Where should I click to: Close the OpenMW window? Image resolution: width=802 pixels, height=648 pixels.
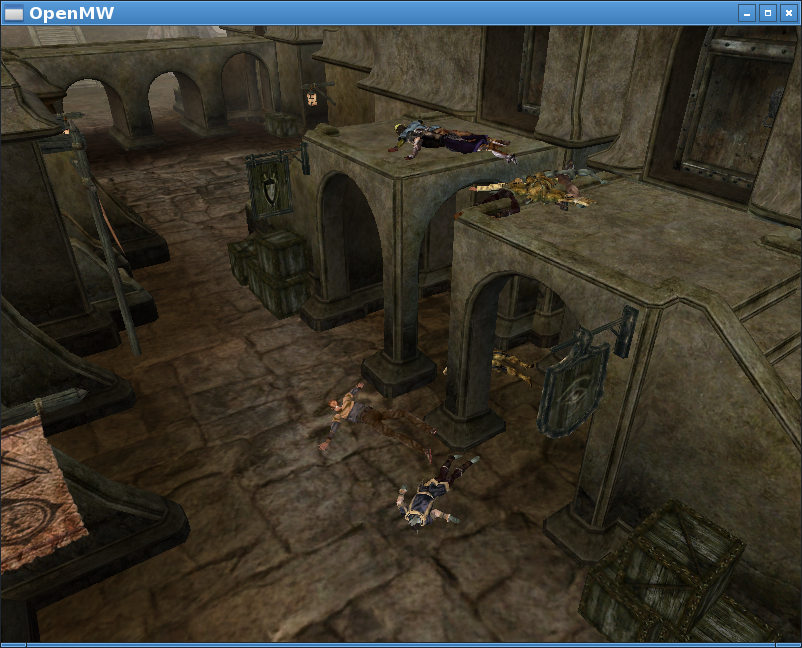tap(787, 13)
